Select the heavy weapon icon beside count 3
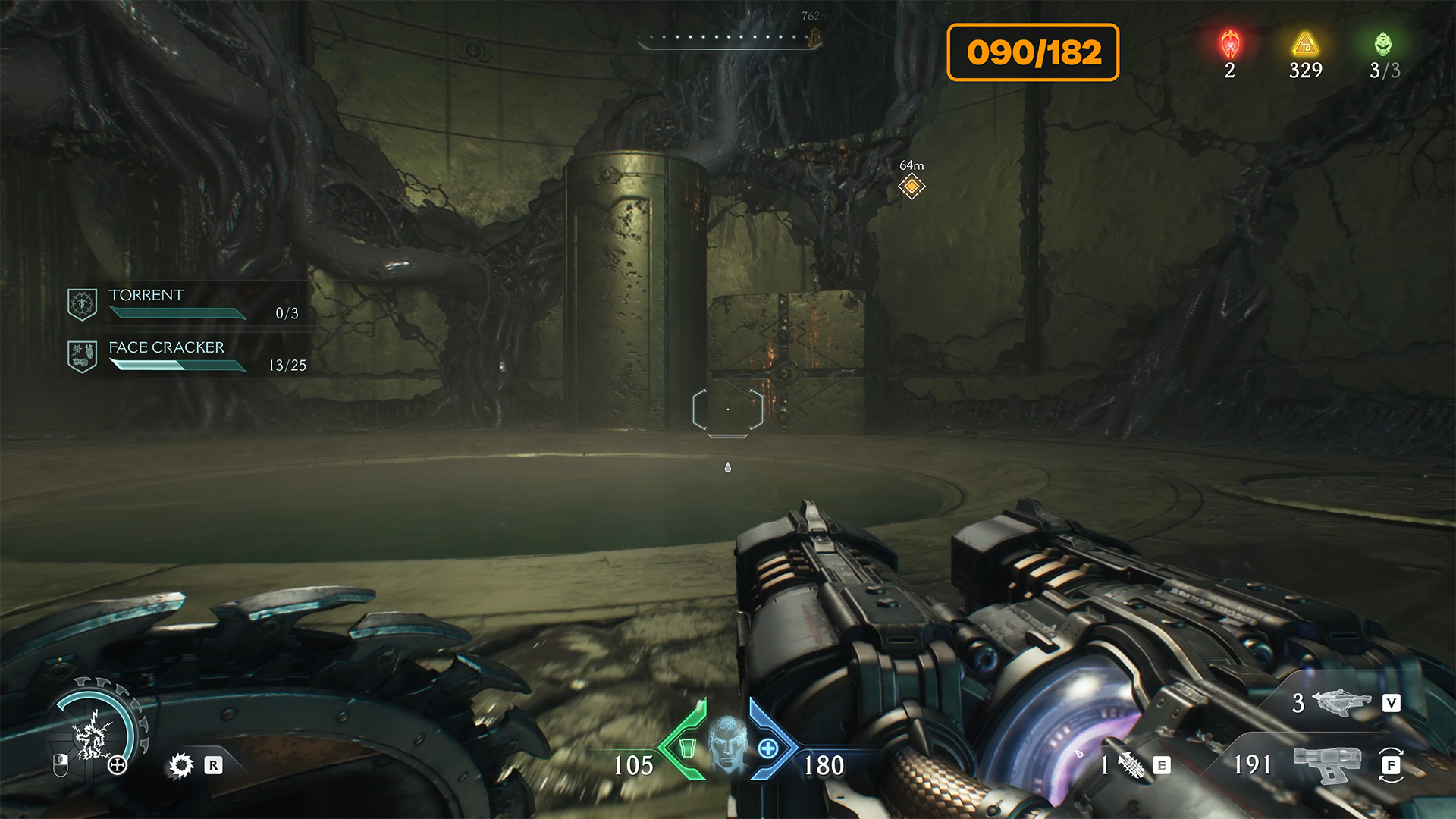 point(1341,702)
